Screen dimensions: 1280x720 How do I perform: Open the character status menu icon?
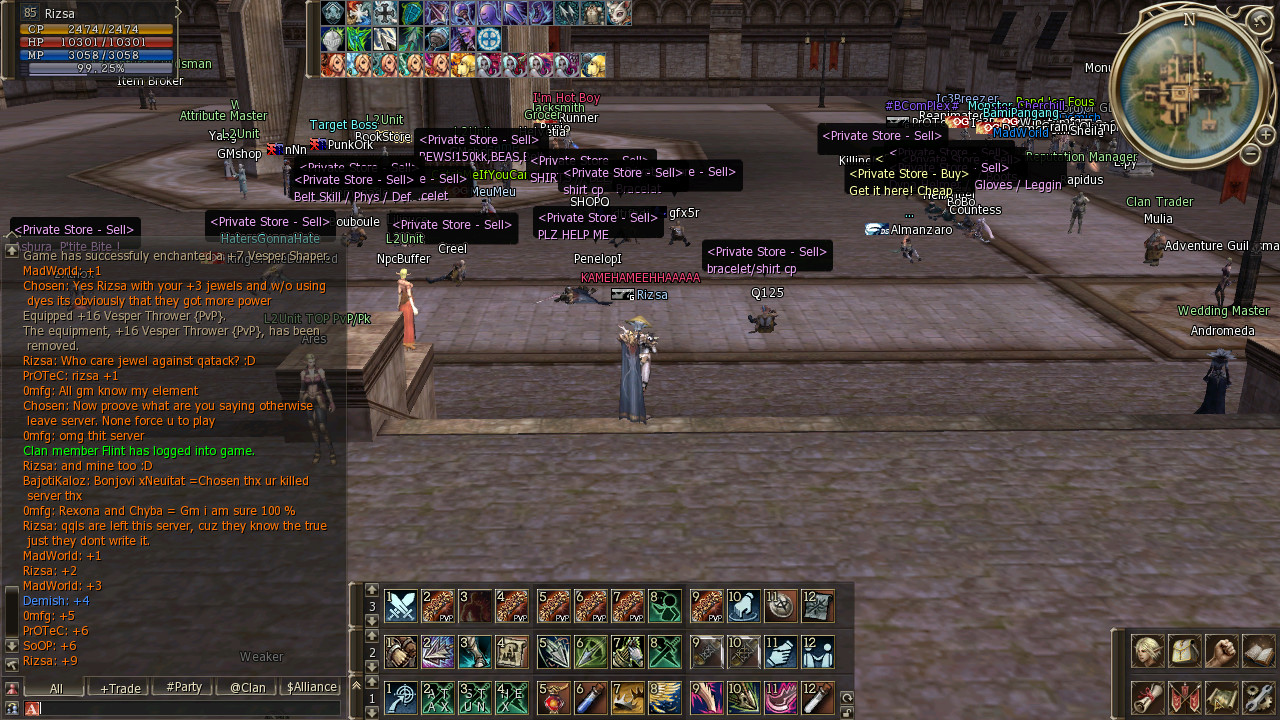point(1148,651)
